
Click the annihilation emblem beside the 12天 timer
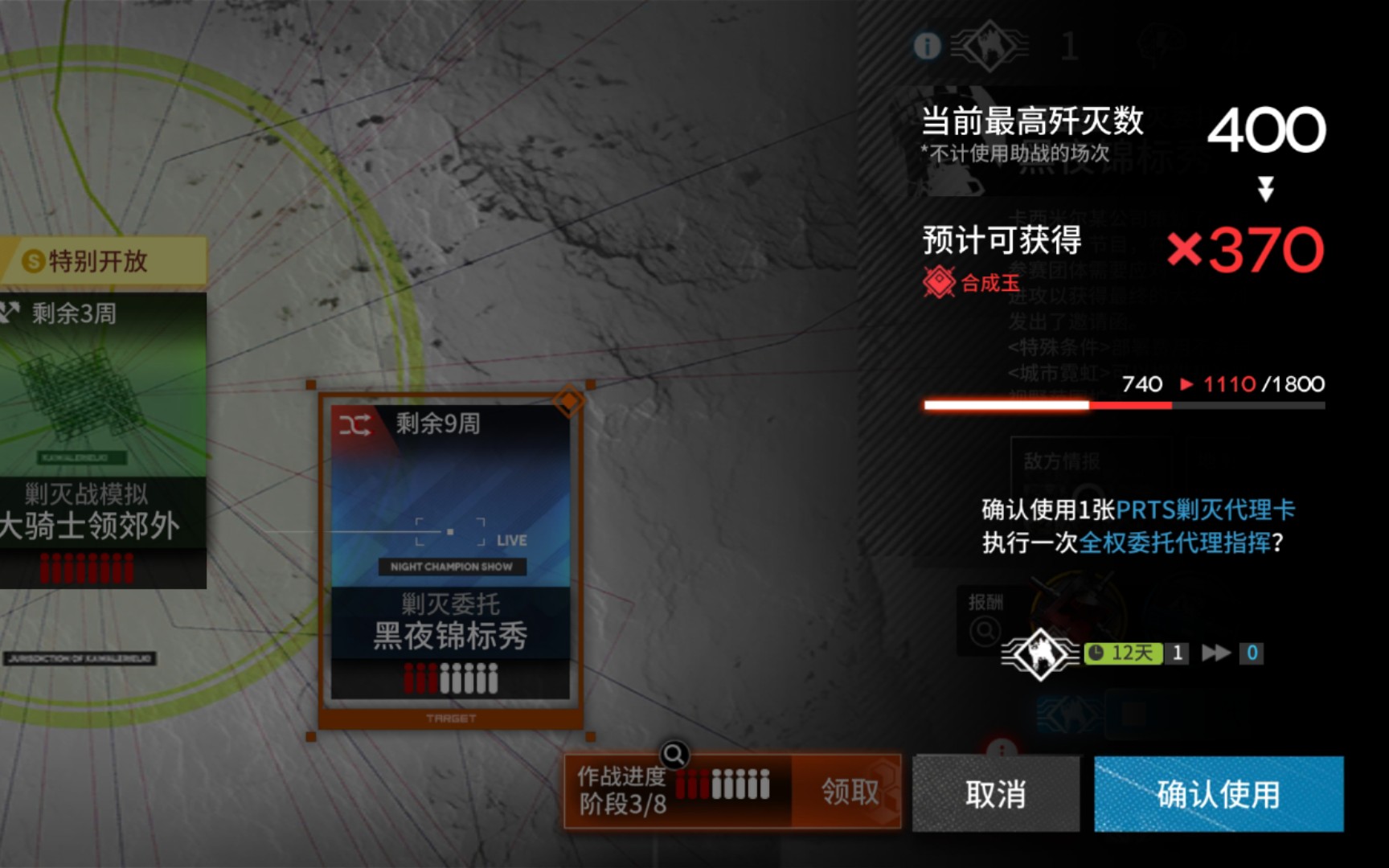coord(1041,653)
